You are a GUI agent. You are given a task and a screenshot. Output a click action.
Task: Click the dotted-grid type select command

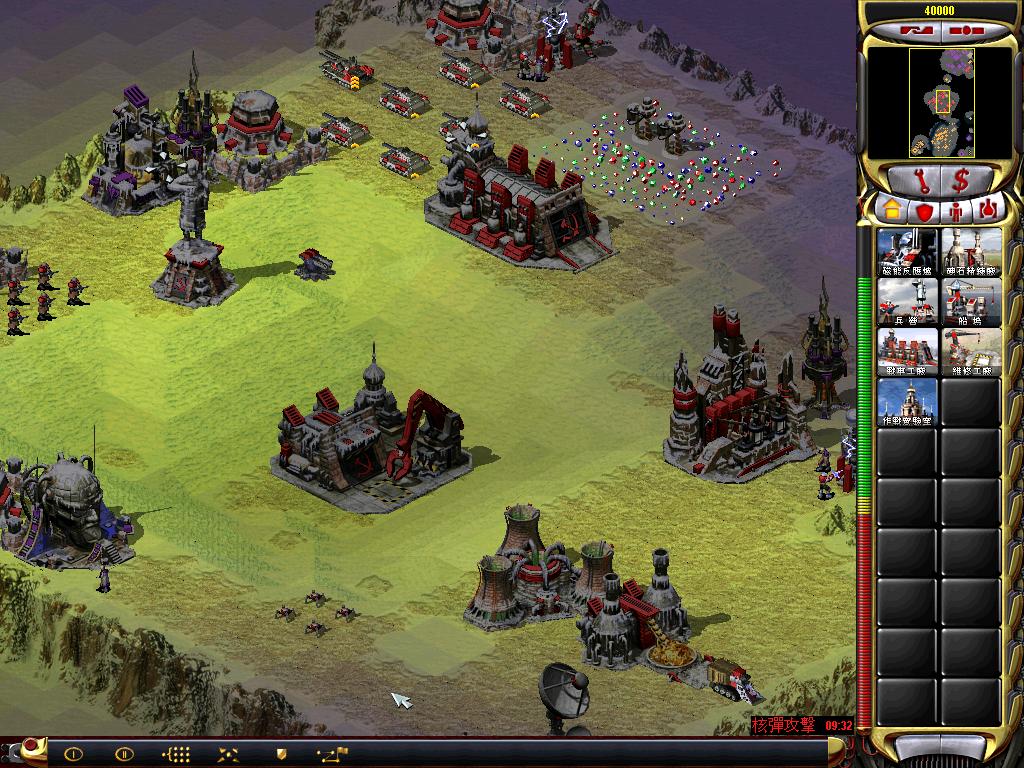click(x=176, y=754)
